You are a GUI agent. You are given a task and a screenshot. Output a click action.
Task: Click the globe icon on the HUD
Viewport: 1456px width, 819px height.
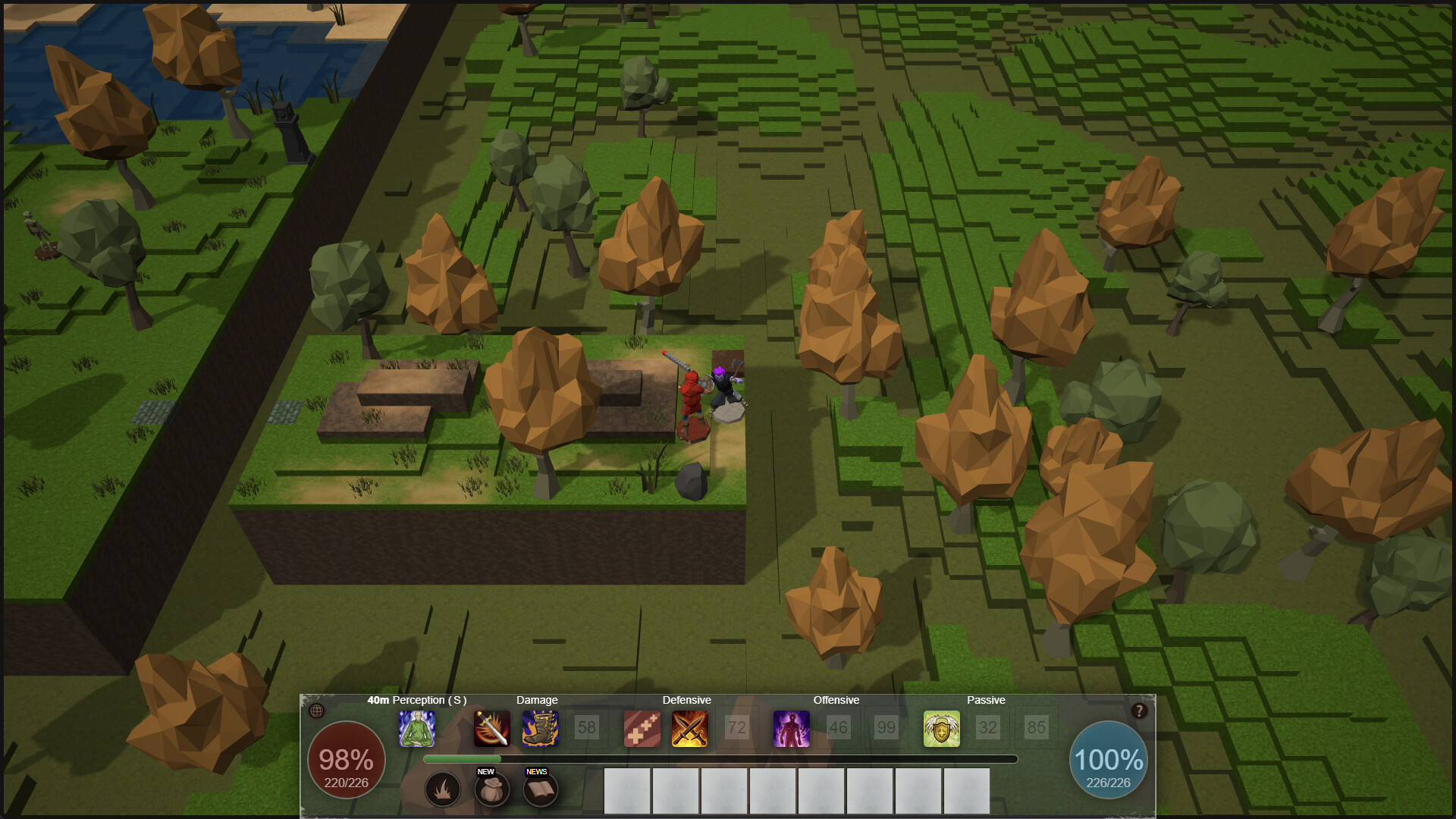[317, 711]
